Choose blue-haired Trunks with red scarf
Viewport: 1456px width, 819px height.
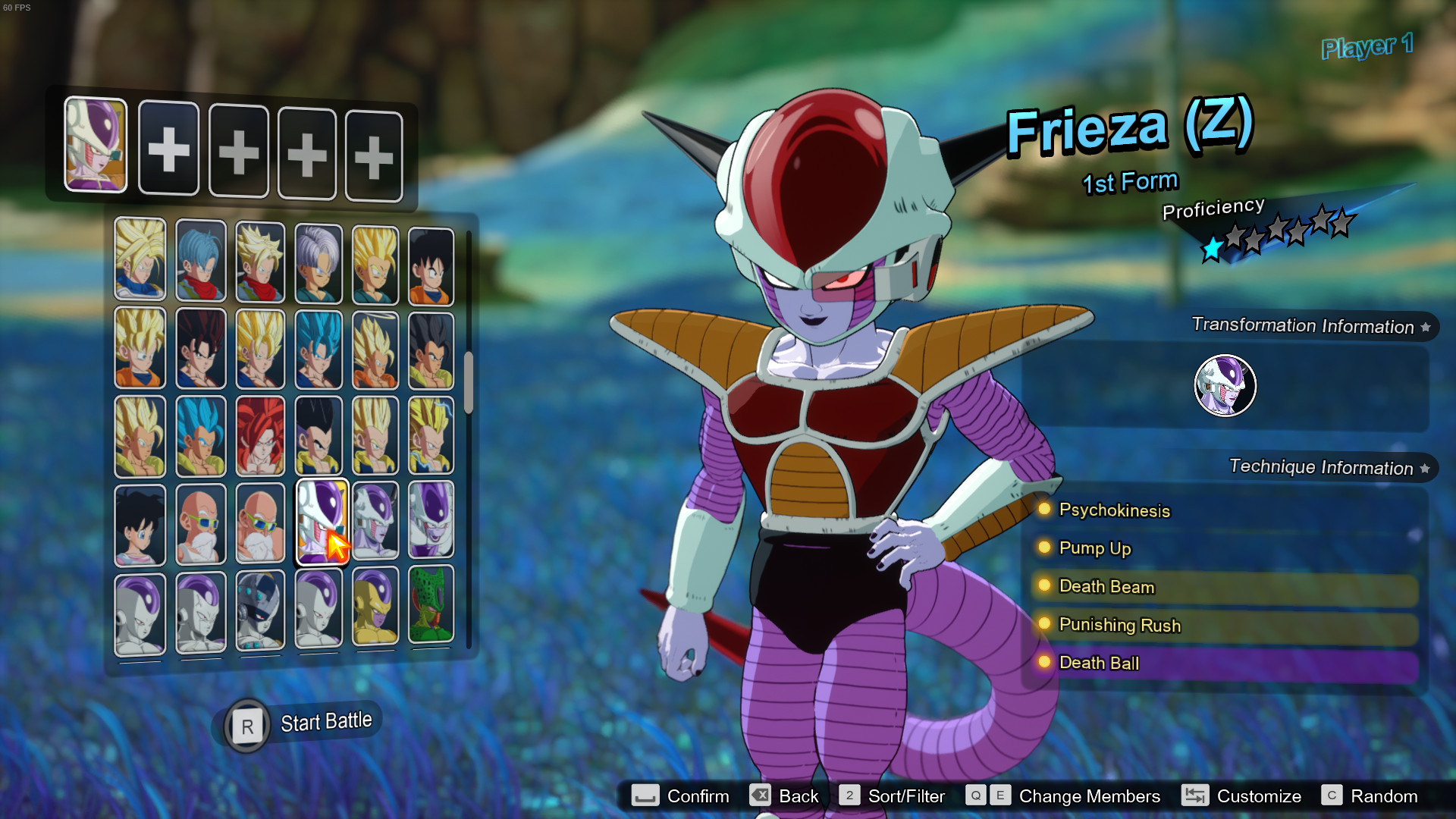coord(201,260)
